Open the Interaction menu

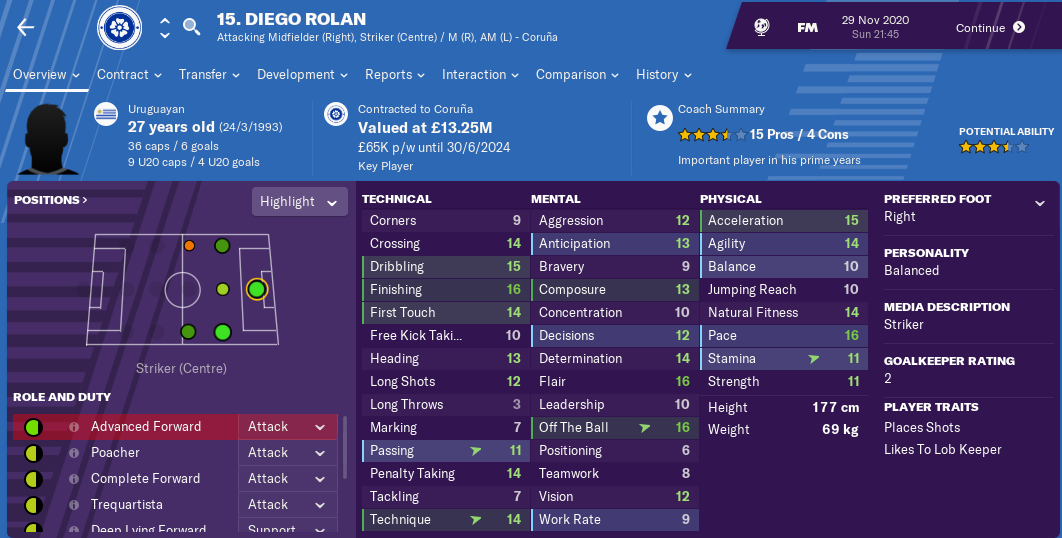tap(480, 75)
